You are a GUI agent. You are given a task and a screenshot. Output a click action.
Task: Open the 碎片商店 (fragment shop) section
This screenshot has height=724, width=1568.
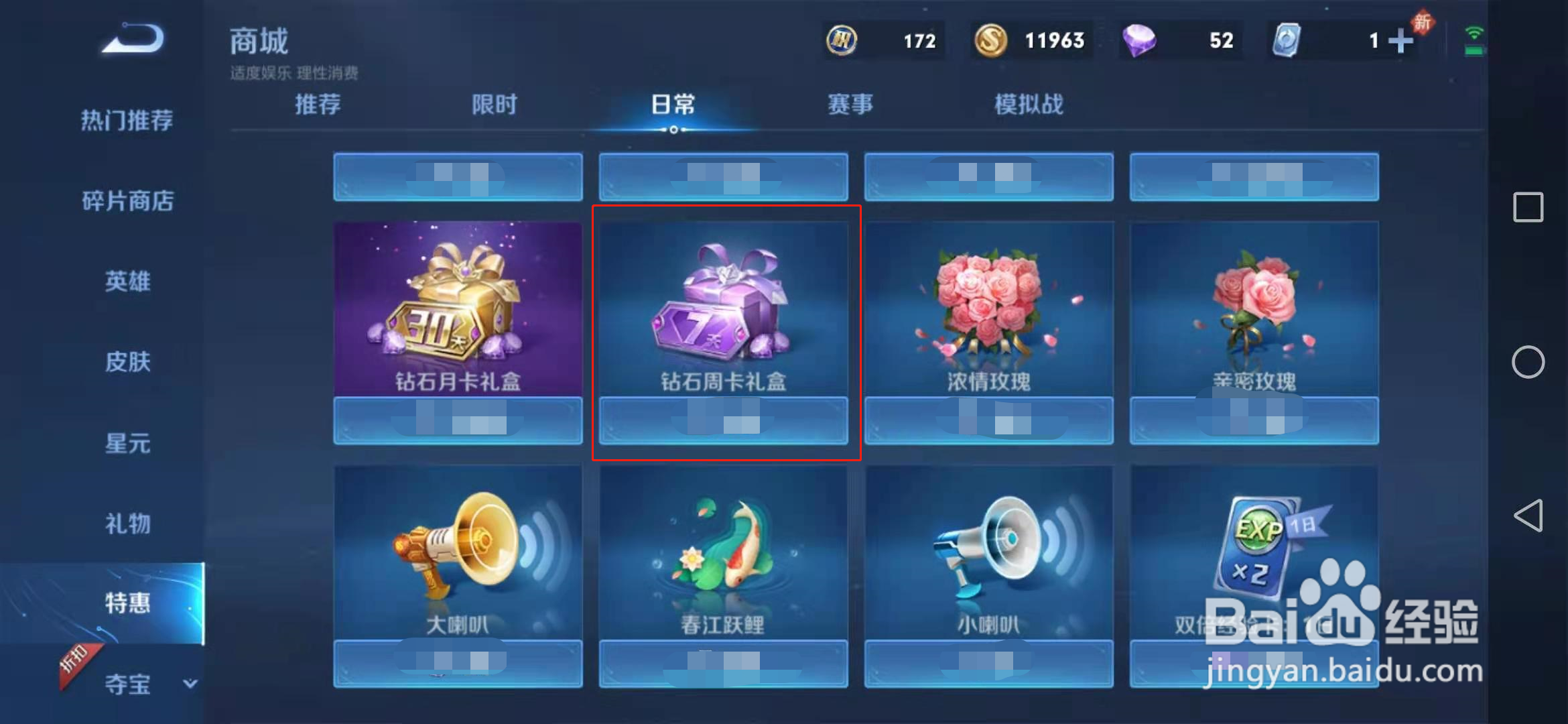pyautogui.click(x=127, y=201)
